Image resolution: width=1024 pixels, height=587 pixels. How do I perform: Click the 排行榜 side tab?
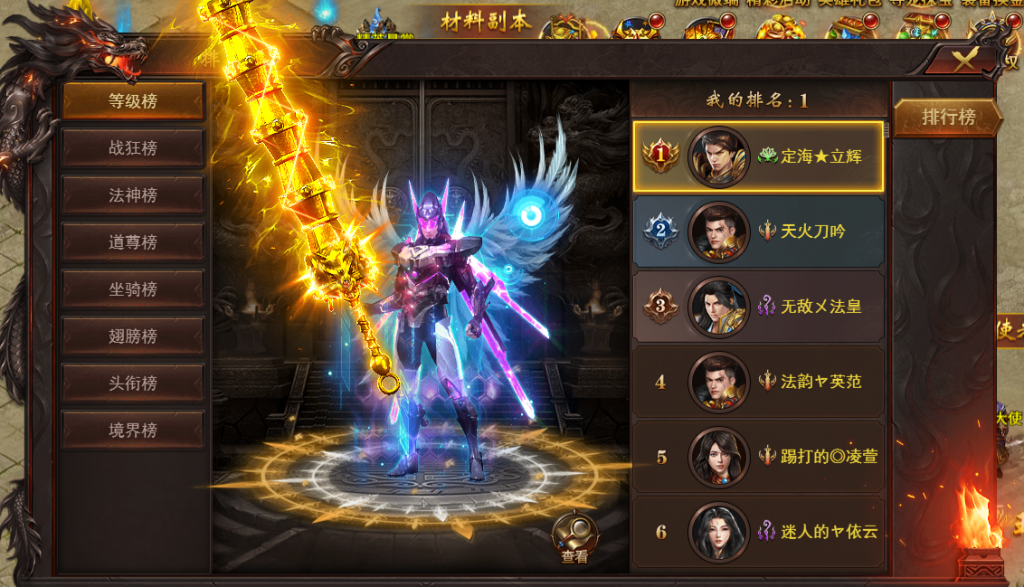pyautogui.click(x=948, y=117)
